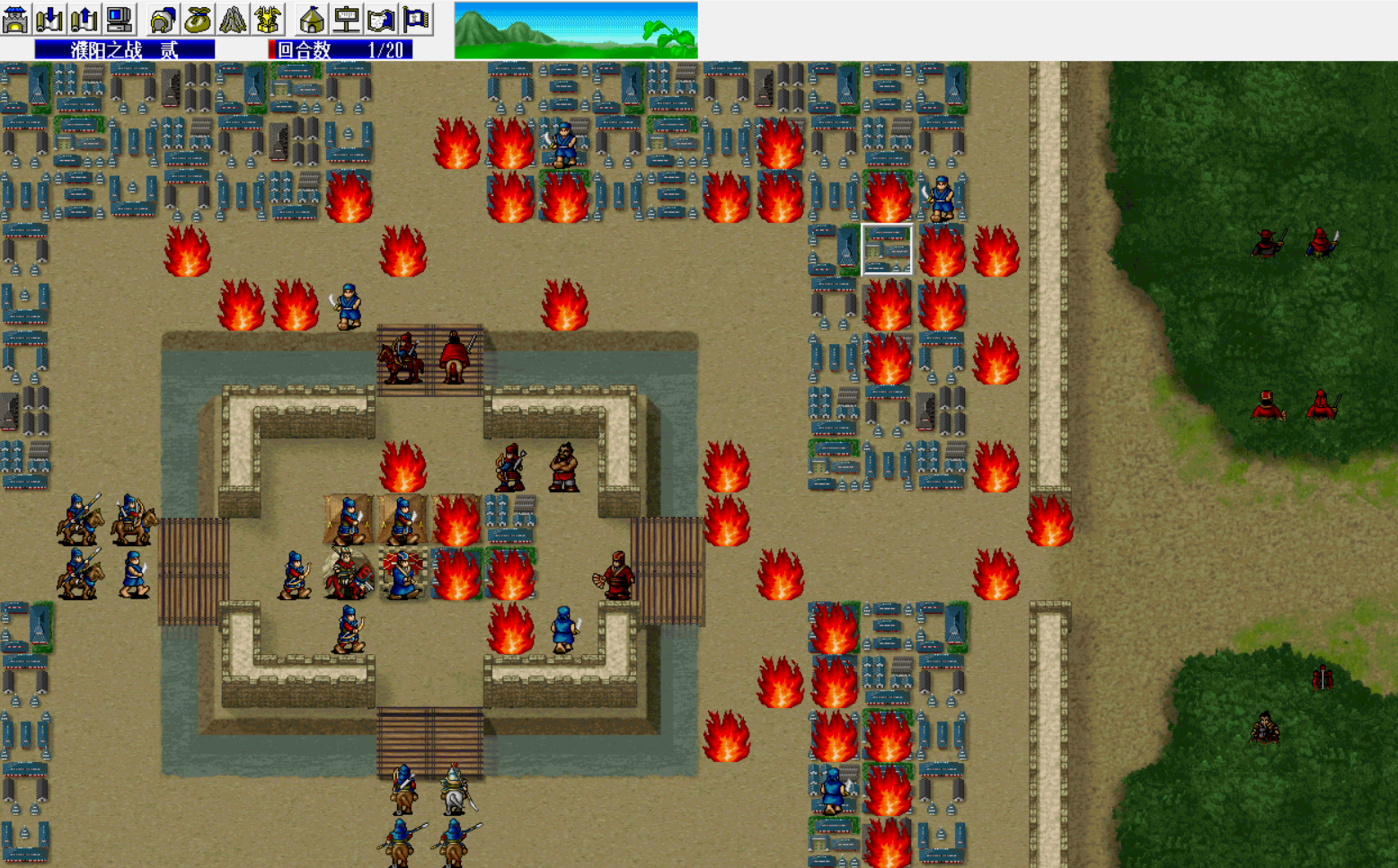Select the golden armor equipment icon
The width and height of the screenshot is (1398, 868).
click(268, 19)
